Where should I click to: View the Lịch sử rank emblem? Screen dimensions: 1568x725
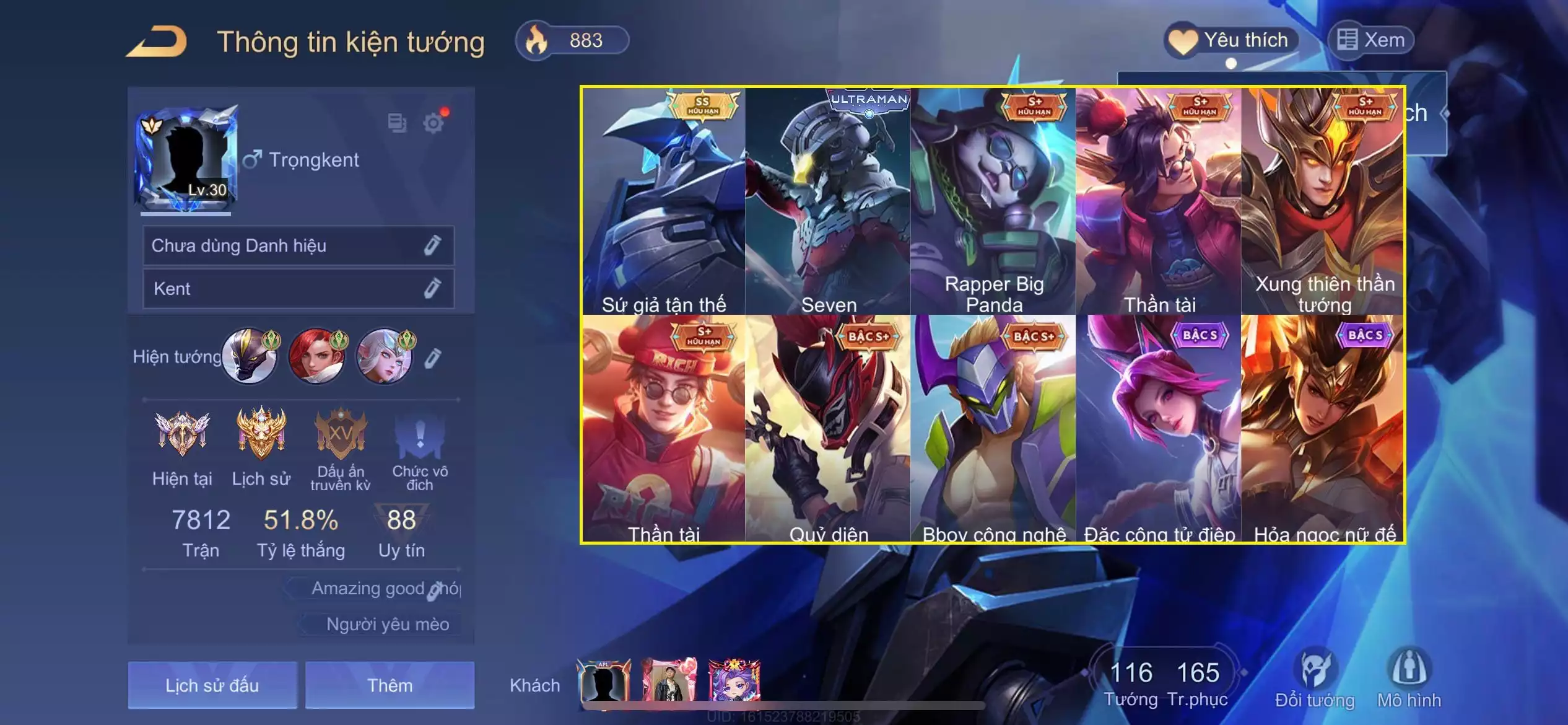pos(261,434)
